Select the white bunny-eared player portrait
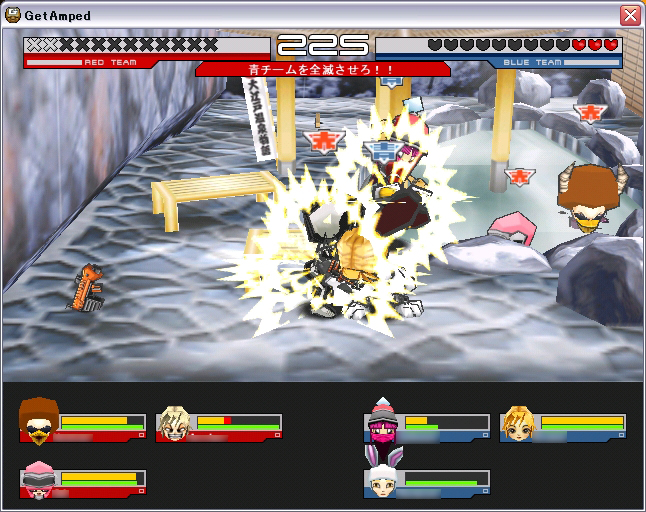 tap(383, 478)
